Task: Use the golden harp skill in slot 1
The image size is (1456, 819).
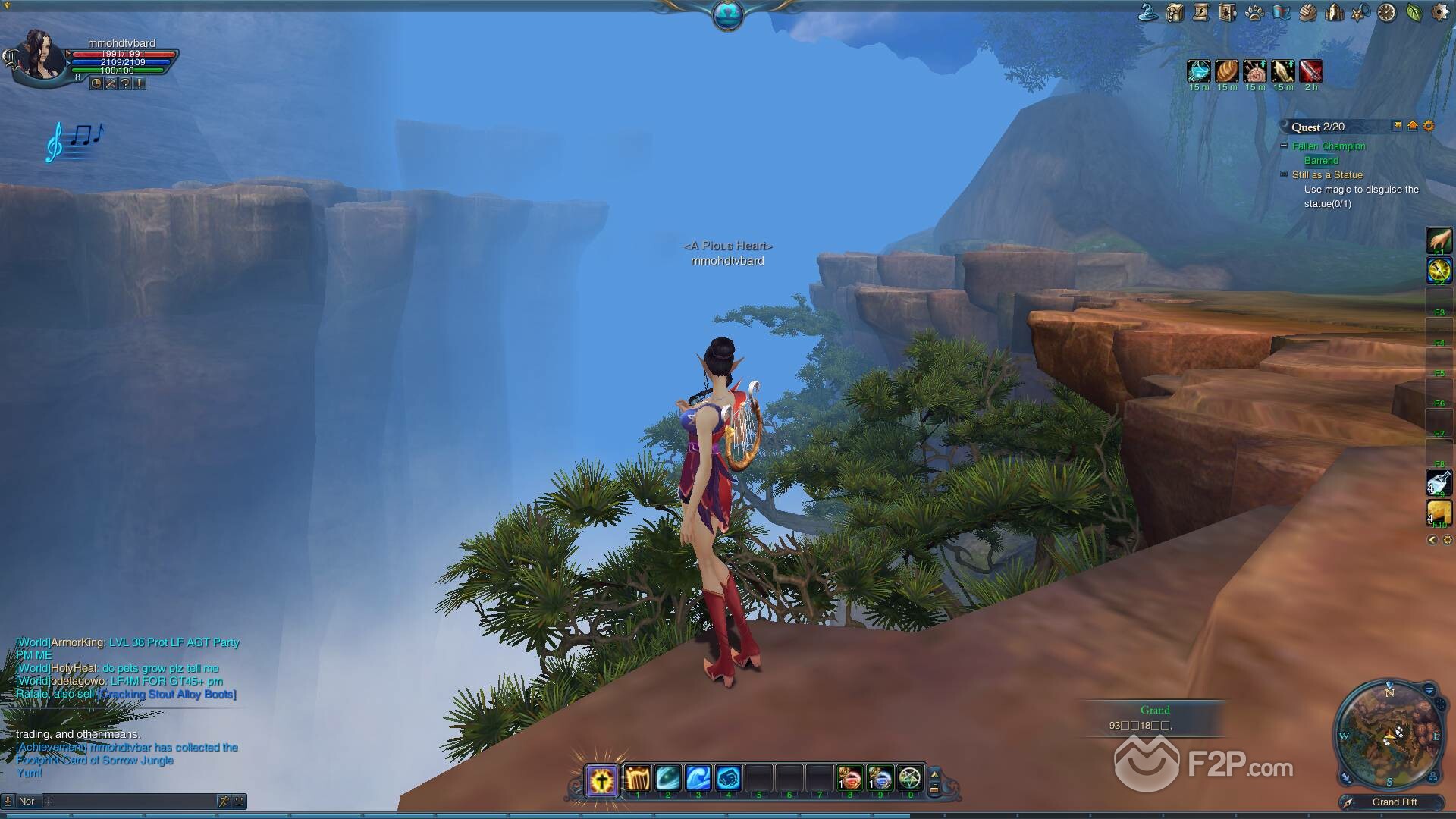Action: (638, 778)
